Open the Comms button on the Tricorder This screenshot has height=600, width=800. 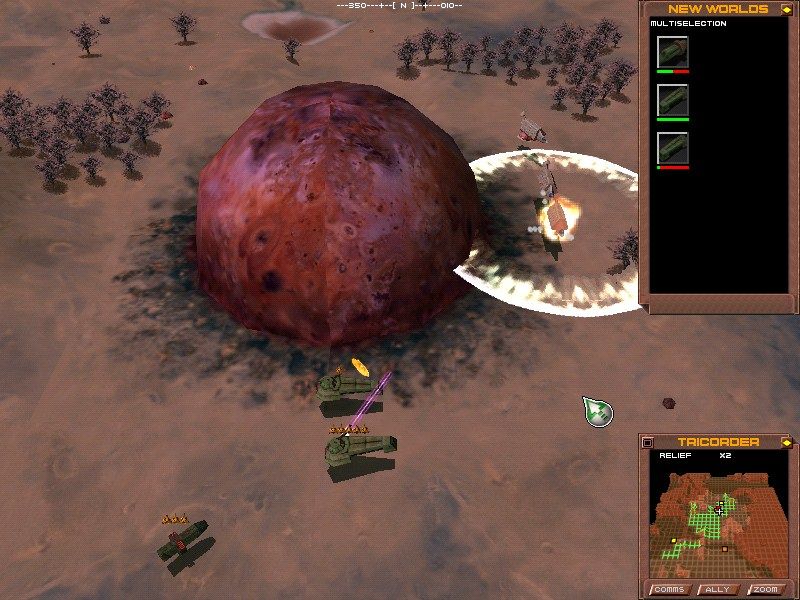[x=668, y=589]
